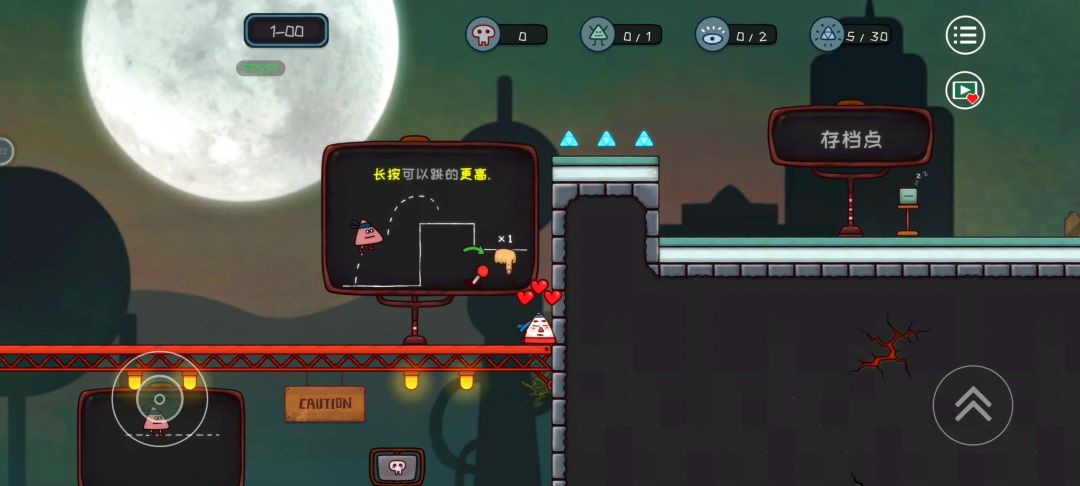
Task: Open the list menu button
Action: coord(965,36)
